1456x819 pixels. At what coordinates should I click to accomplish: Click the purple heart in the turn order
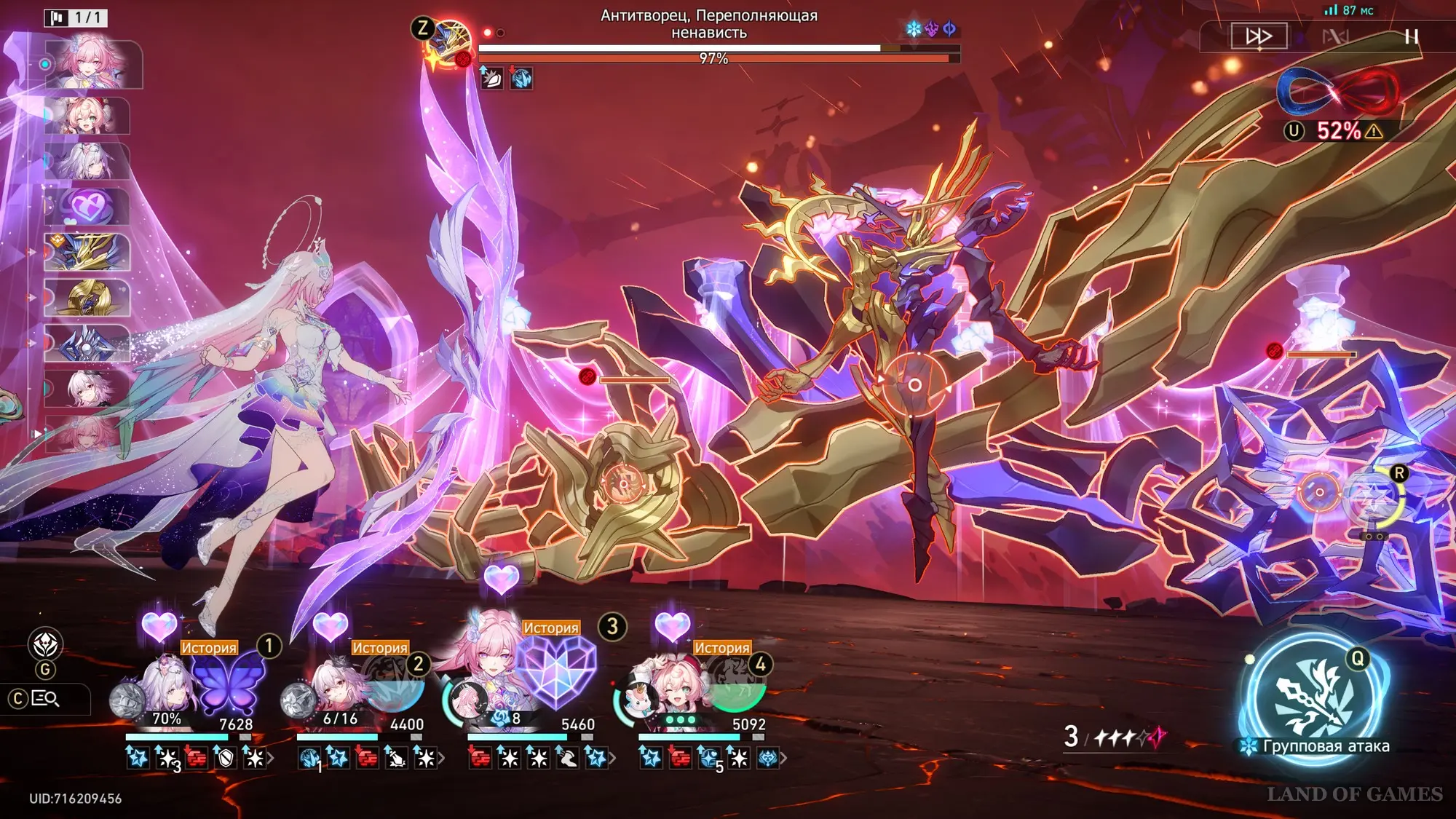pyautogui.click(x=87, y=207)
